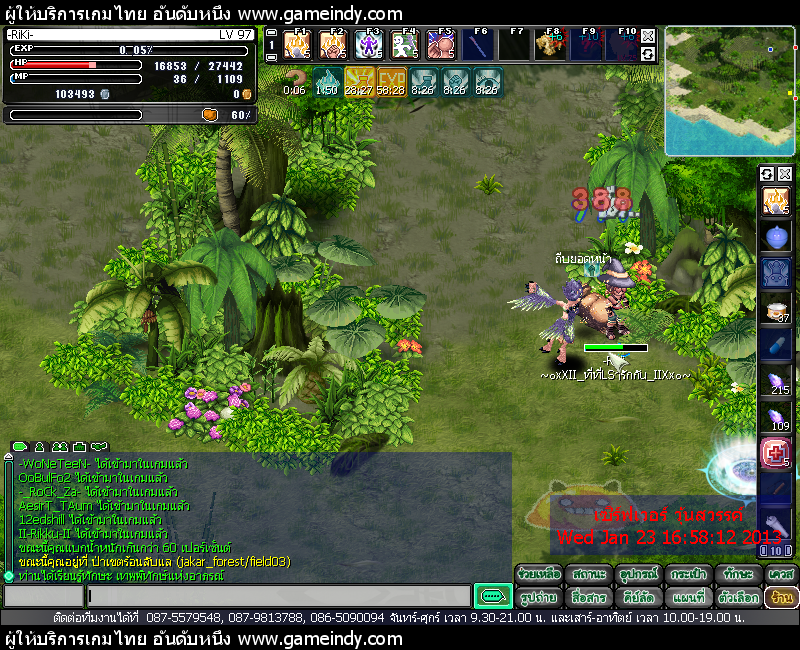
Task: Open the ช่วยเหลือ (Help) menu
Action: point(538,574)
